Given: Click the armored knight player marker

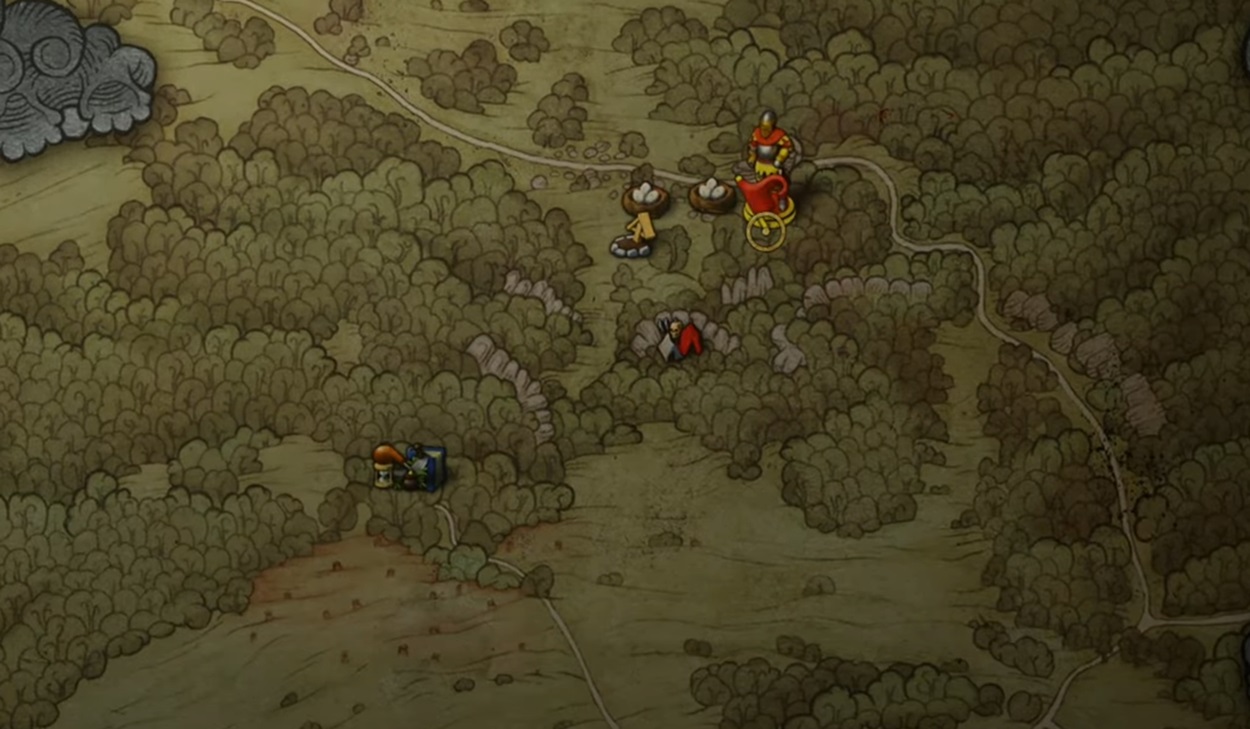Looking at the screenshot, I should 768,142.
